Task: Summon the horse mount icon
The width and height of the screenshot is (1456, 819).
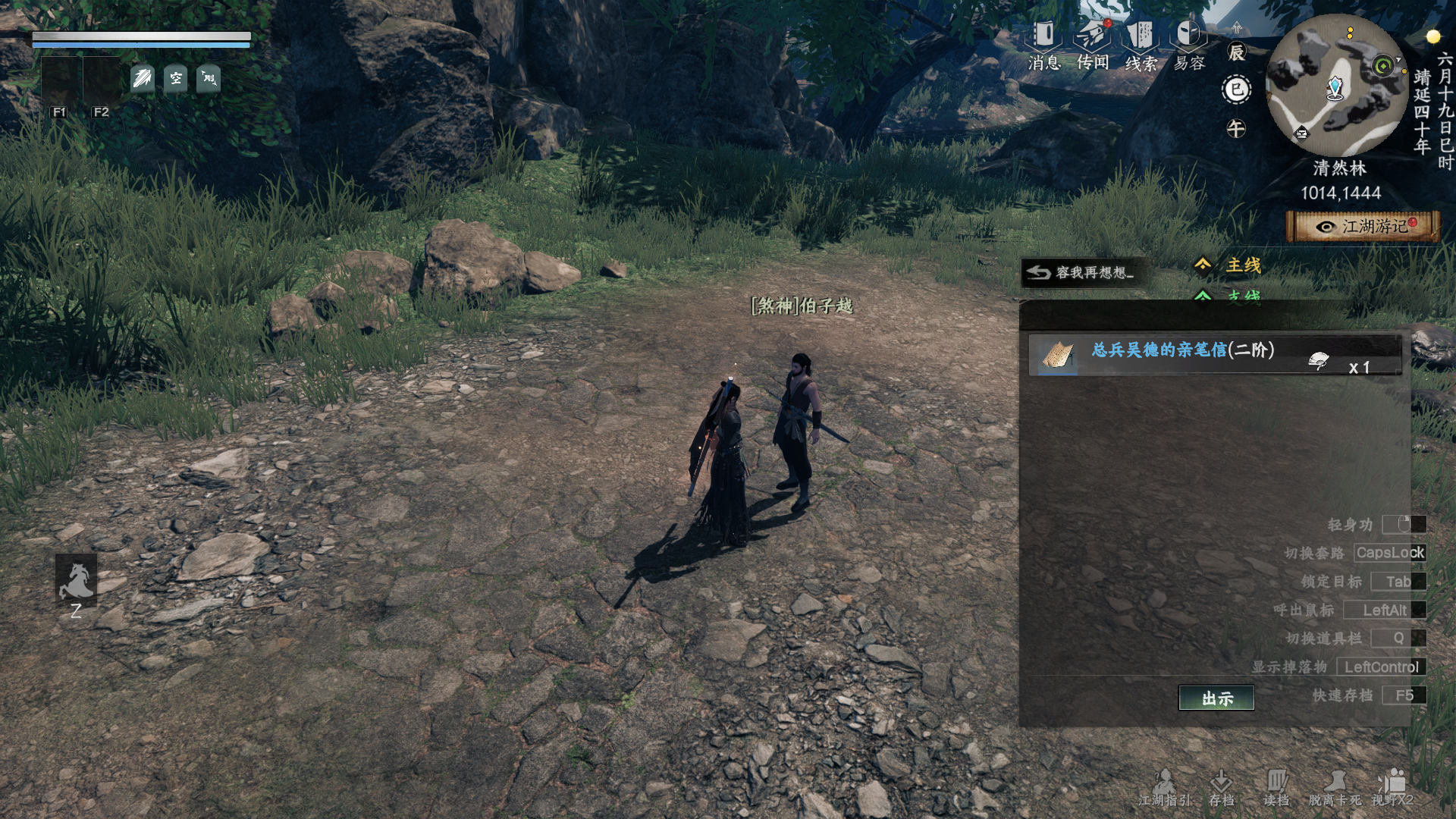Action: pos(76,580)
